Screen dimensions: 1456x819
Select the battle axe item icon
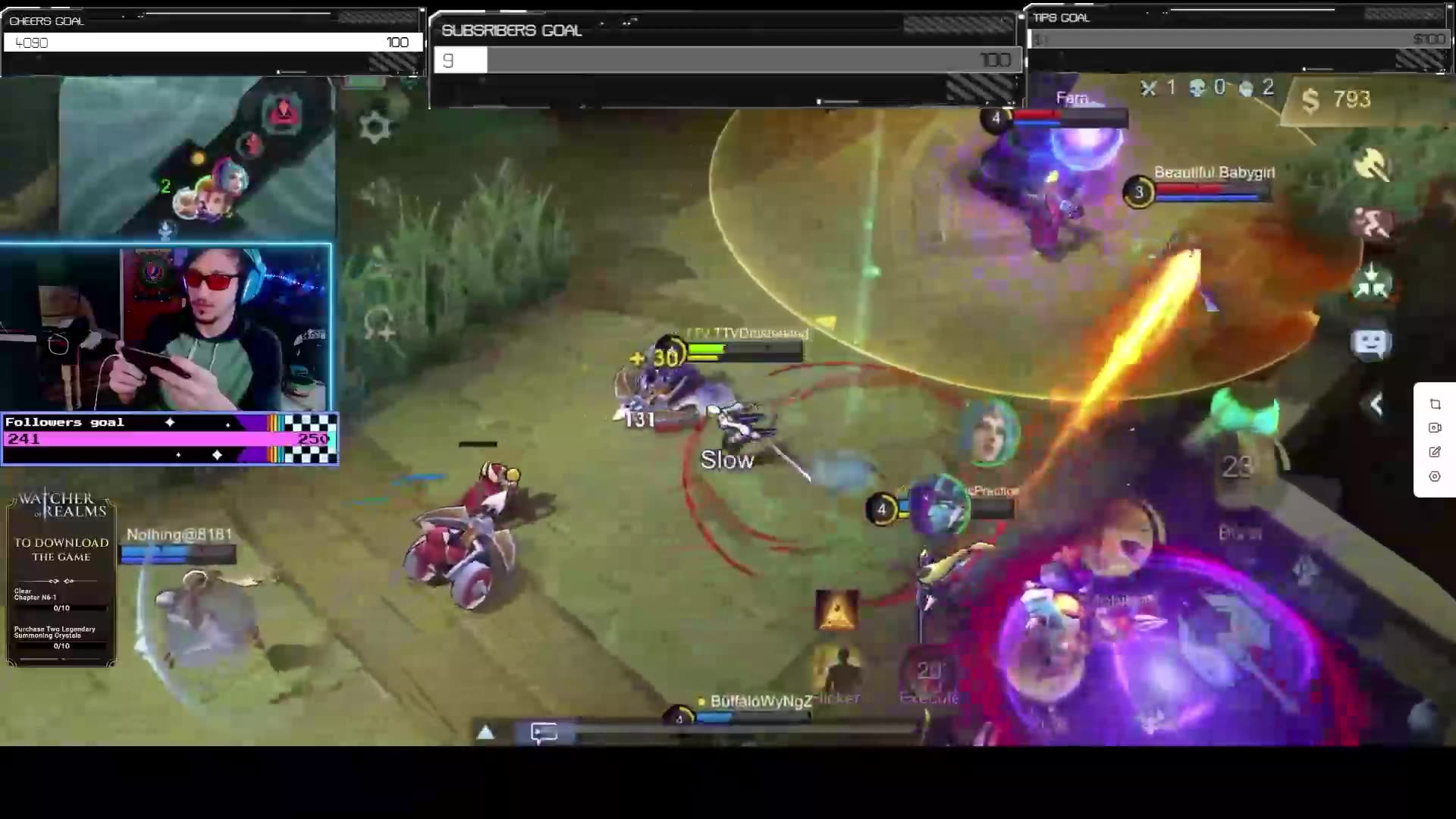[x=1373, y=163]
